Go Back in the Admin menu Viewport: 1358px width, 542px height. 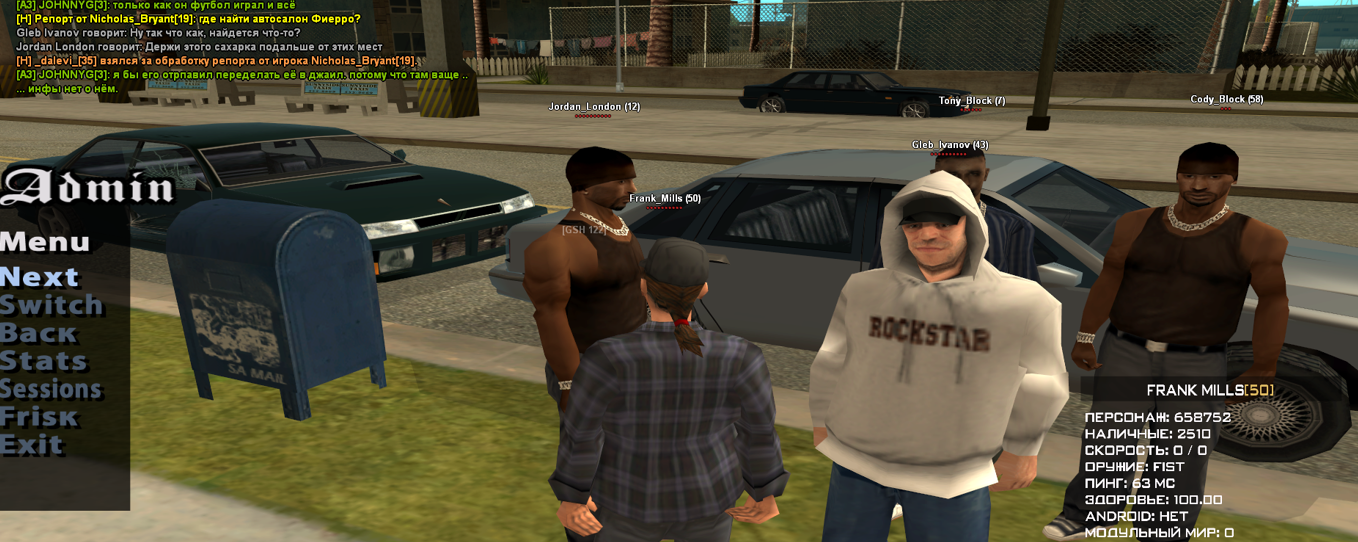[39, 333]
